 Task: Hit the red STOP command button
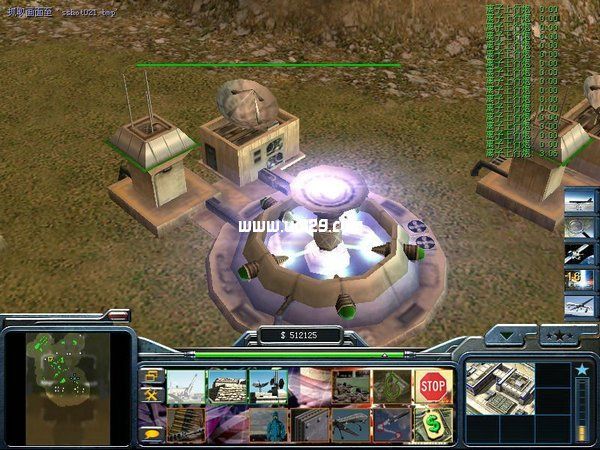(433, 386)
